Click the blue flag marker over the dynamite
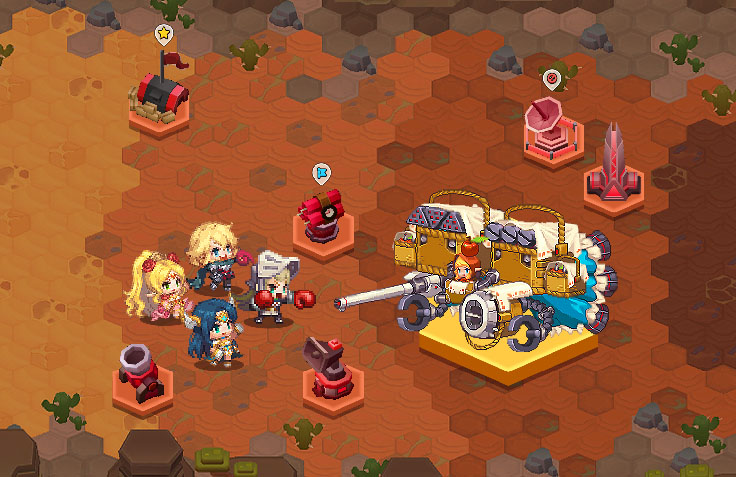The image size is (736, 477). [x=320, y=172]
